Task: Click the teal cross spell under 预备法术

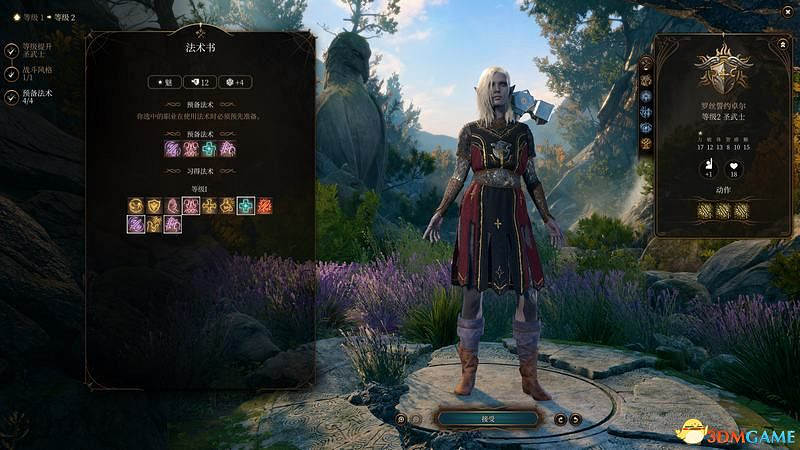Action: (209, 148)
